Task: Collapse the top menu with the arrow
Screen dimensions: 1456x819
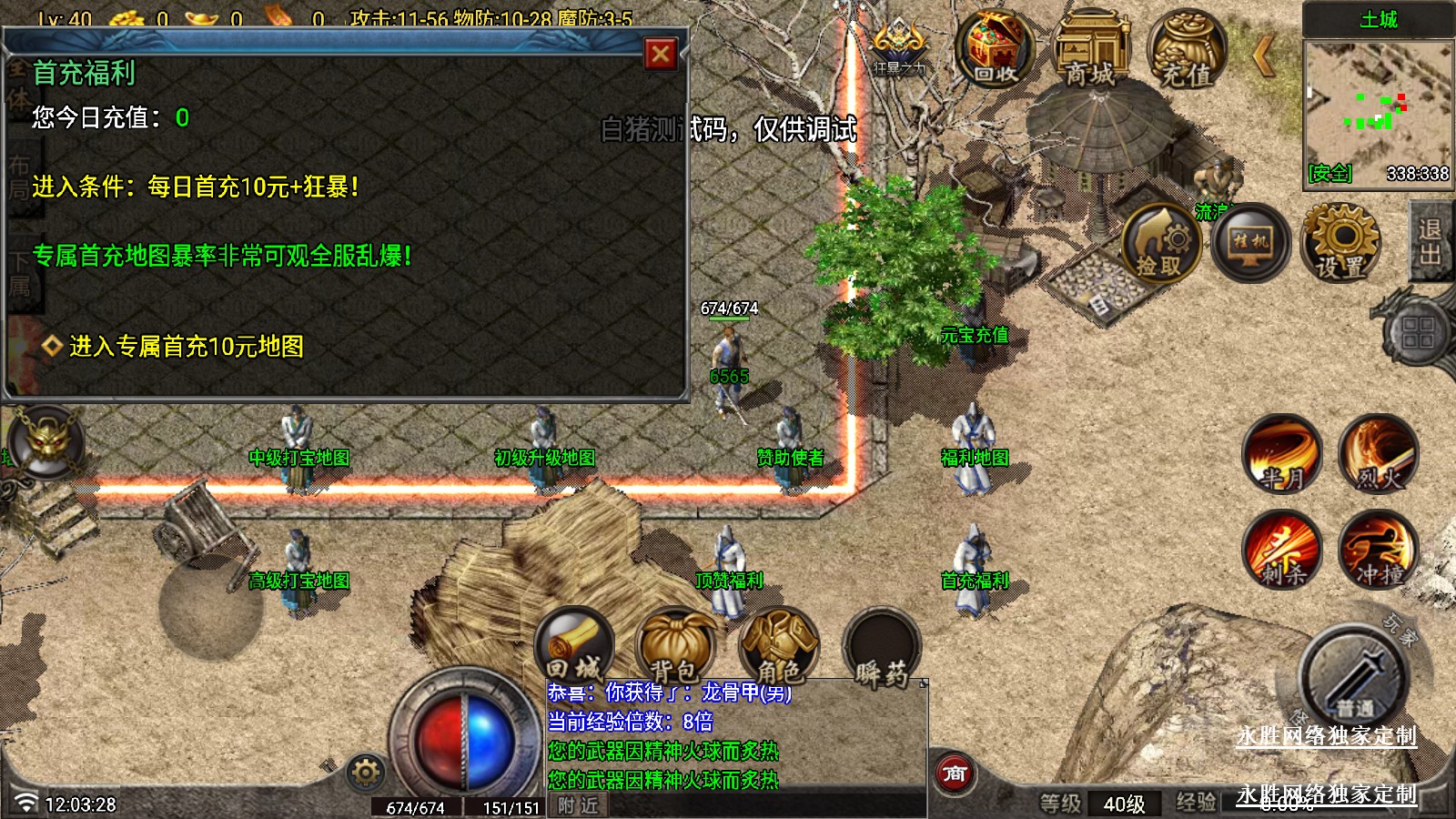Action: (x=1263, y=56)
